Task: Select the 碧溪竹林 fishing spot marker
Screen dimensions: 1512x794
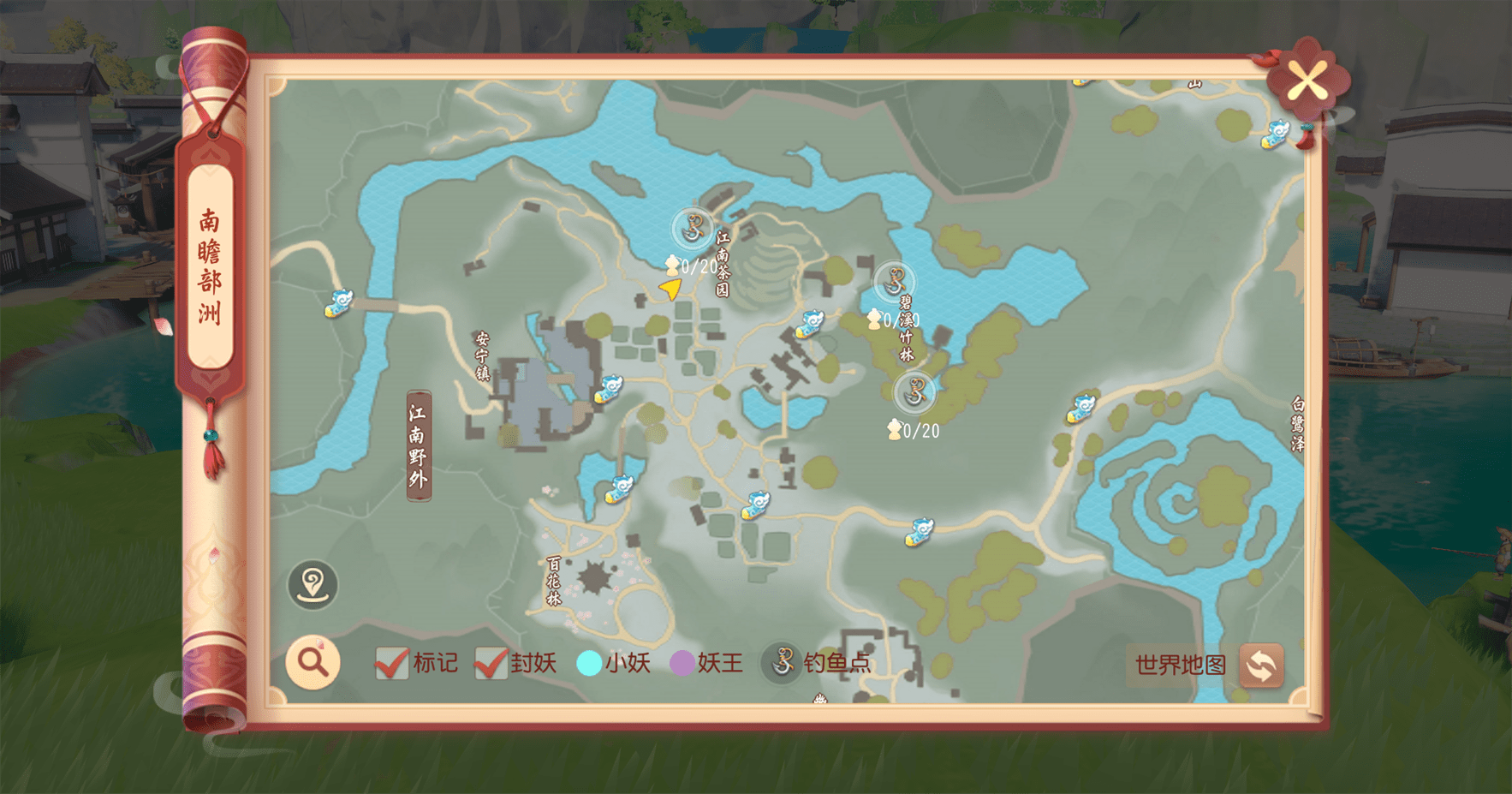Action: (894, 280)
